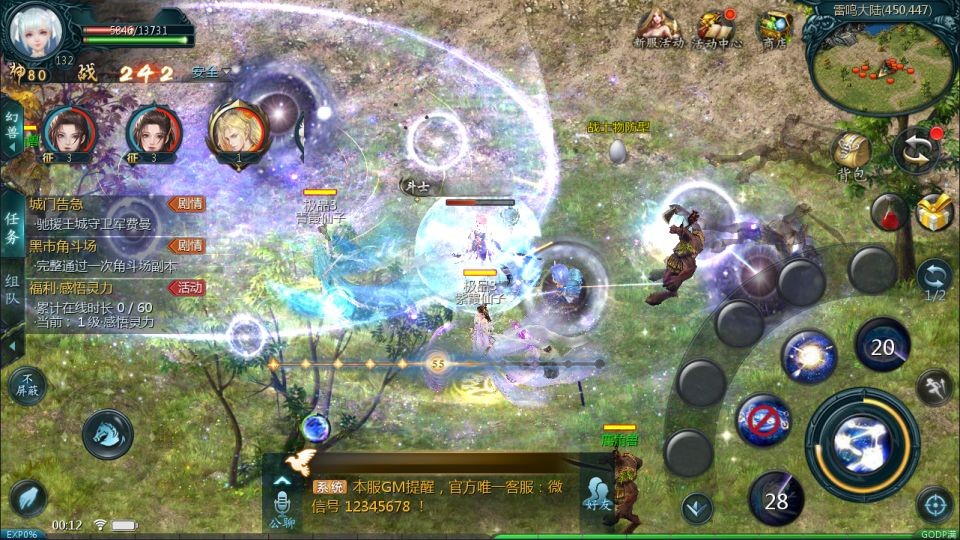This screenshot has width=960, height=540.
Task: Activate the crosshair target-lock button
Action: click(934, 505)
